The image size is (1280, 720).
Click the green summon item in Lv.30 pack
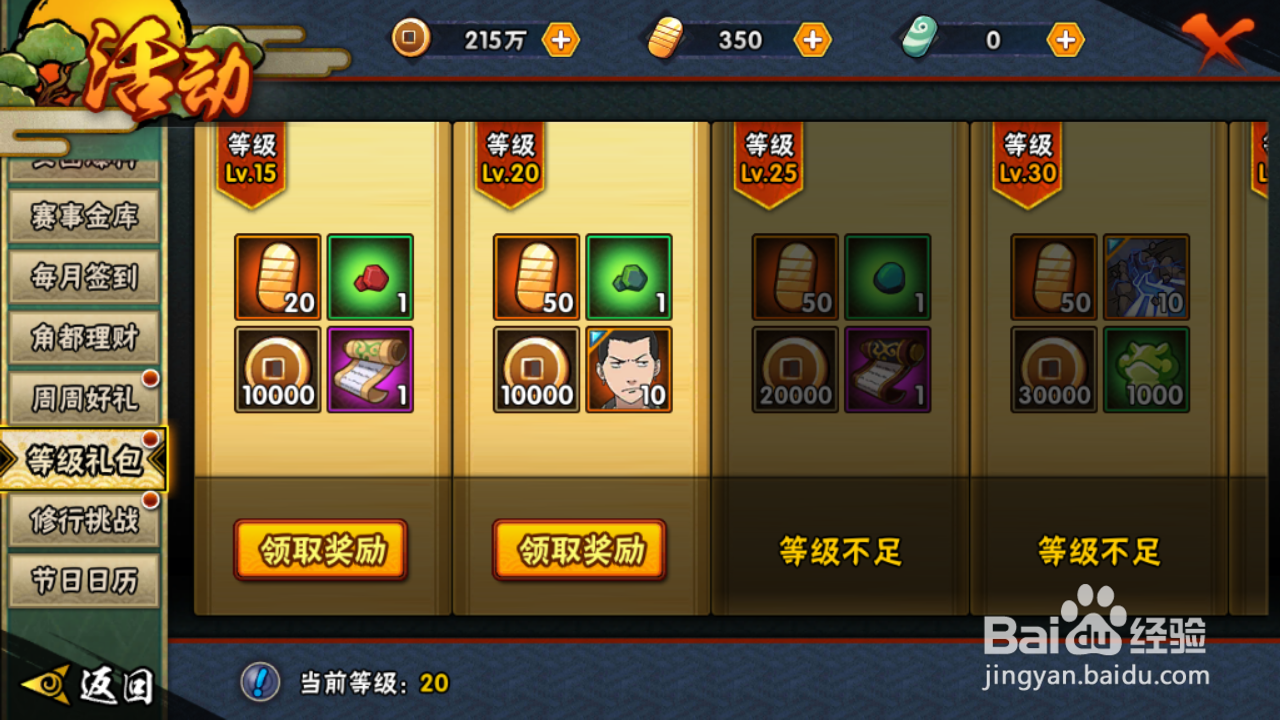point(1146,369)
